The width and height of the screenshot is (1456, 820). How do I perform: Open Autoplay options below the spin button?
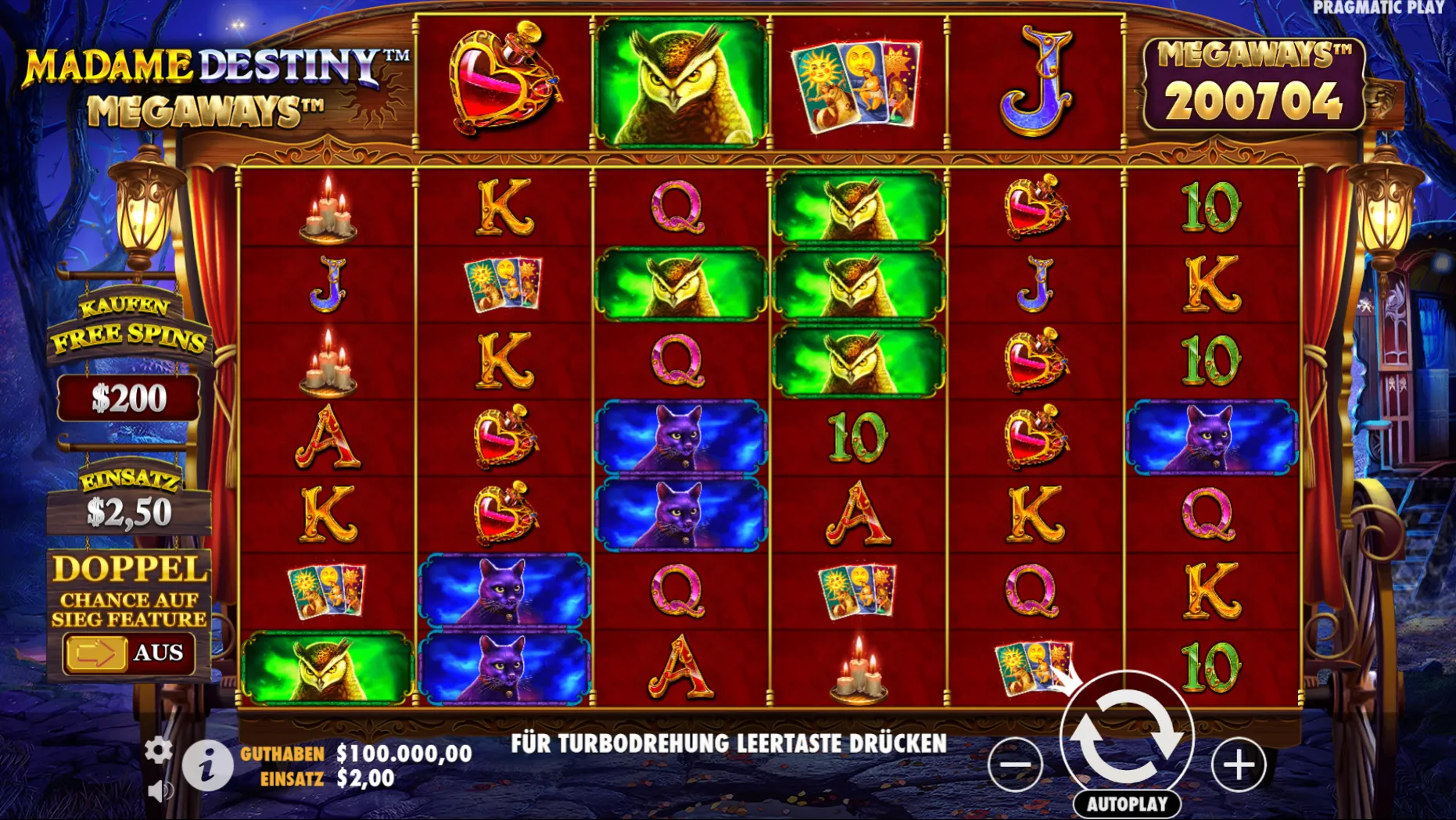point(1126,802)
